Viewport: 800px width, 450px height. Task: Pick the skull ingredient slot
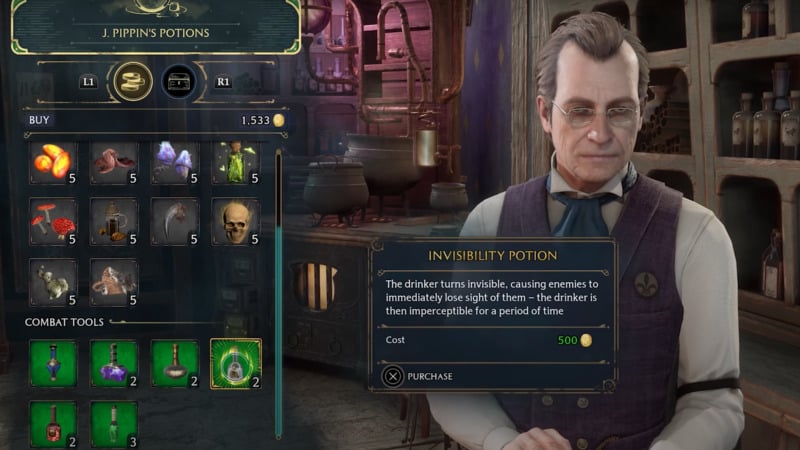click(x=236, y=221)
